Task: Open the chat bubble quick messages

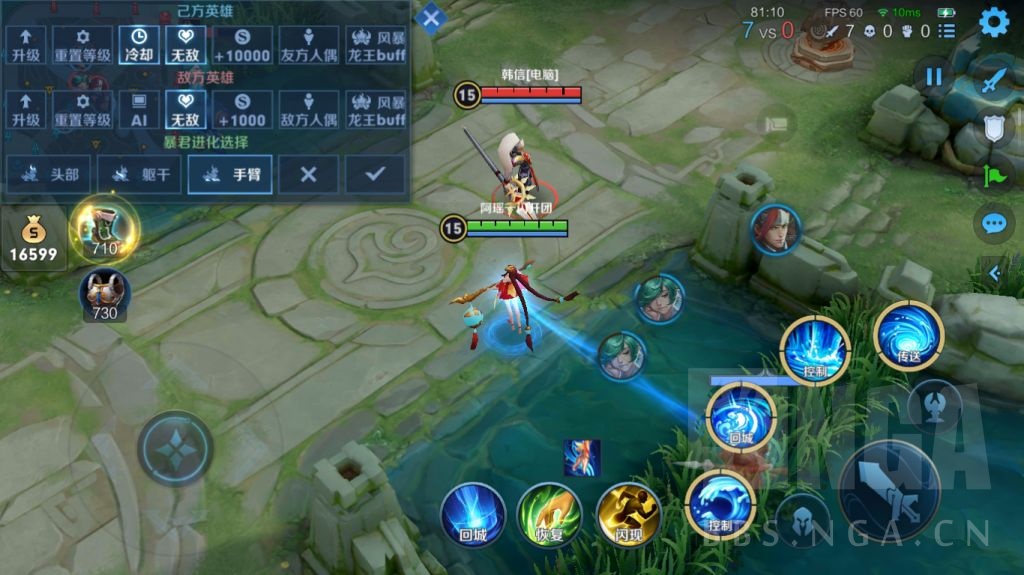Action: click(x=993, y=222)
